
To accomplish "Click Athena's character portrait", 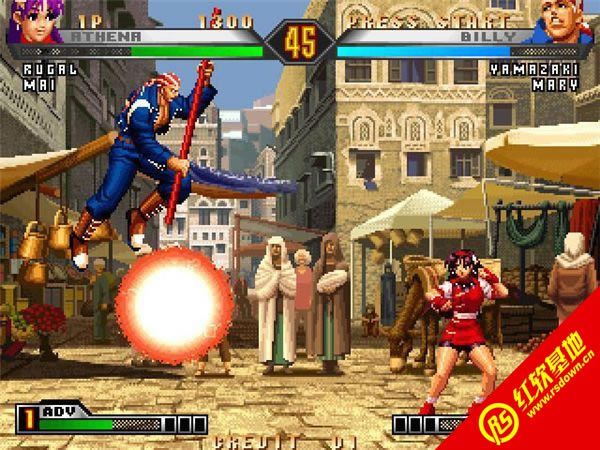I will pyautogui.click(x=32, y=22).
